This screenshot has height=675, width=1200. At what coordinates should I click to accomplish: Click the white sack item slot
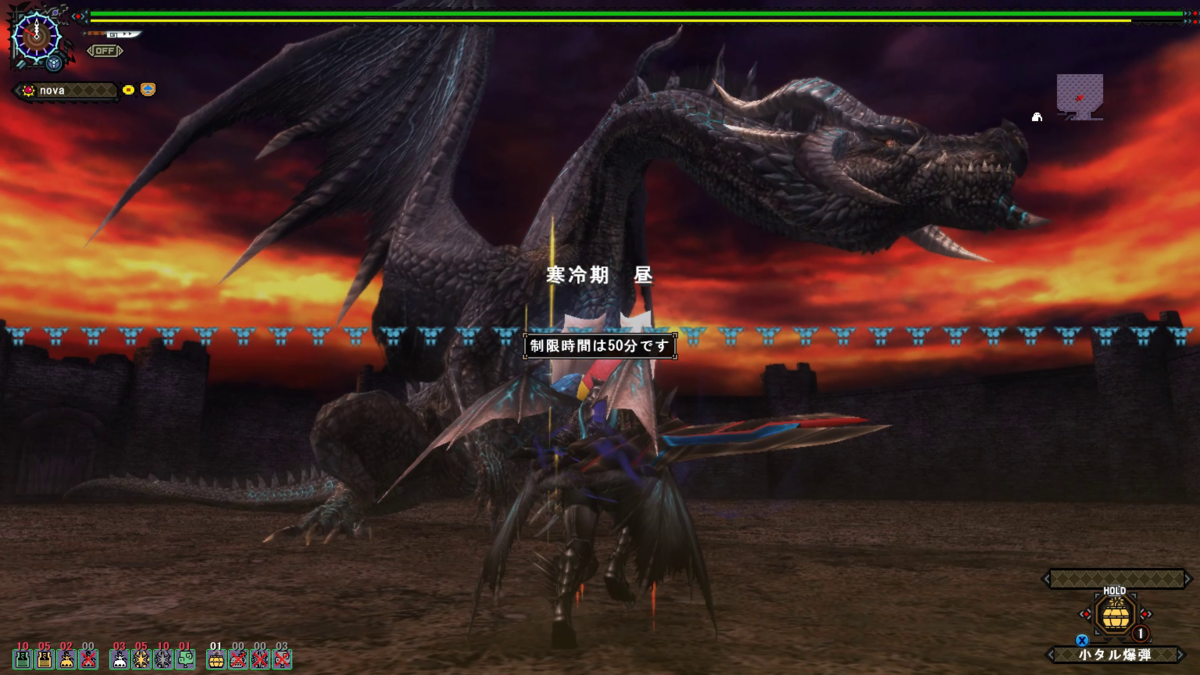point(119,659)
